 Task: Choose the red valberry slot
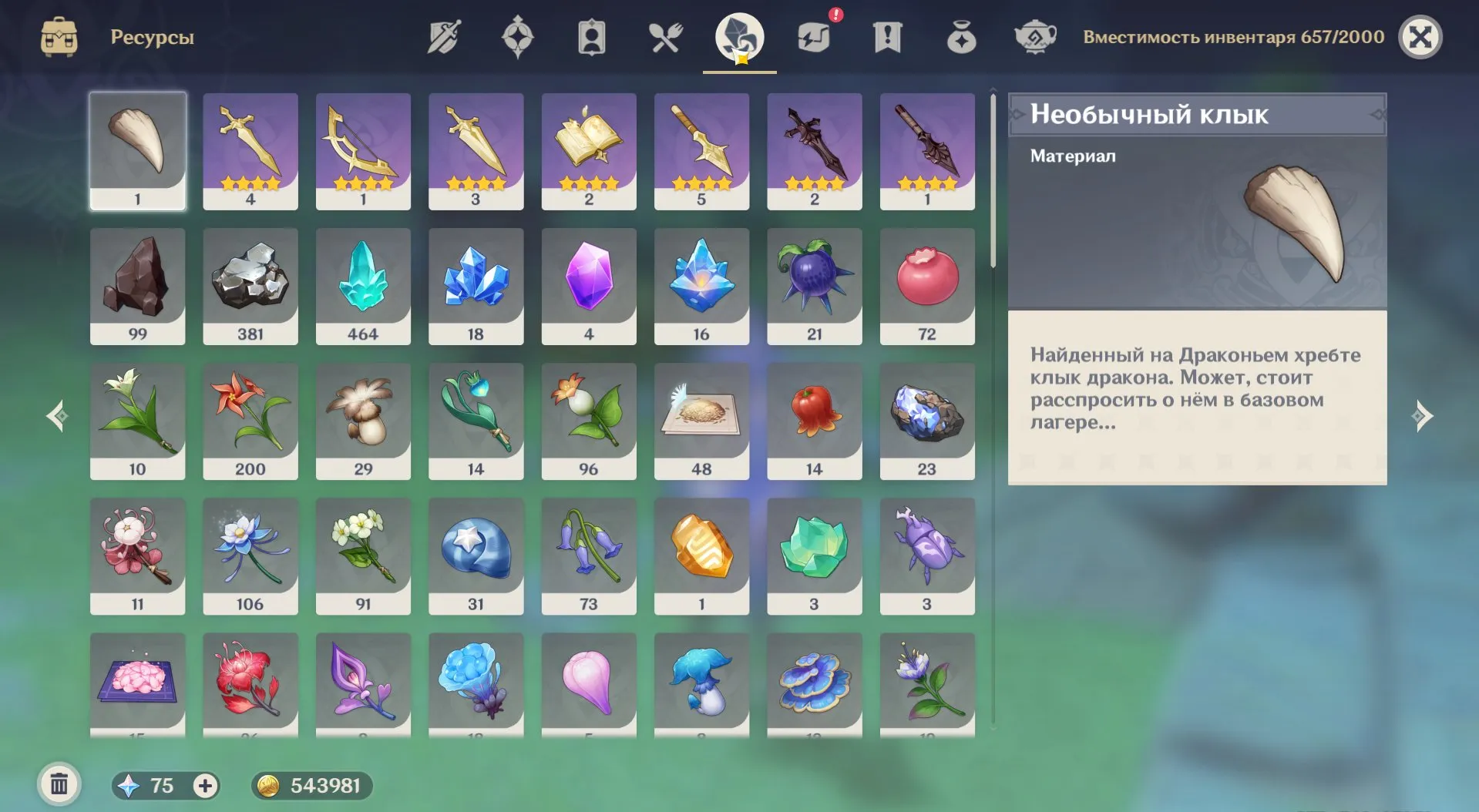[x=927, y=286]
